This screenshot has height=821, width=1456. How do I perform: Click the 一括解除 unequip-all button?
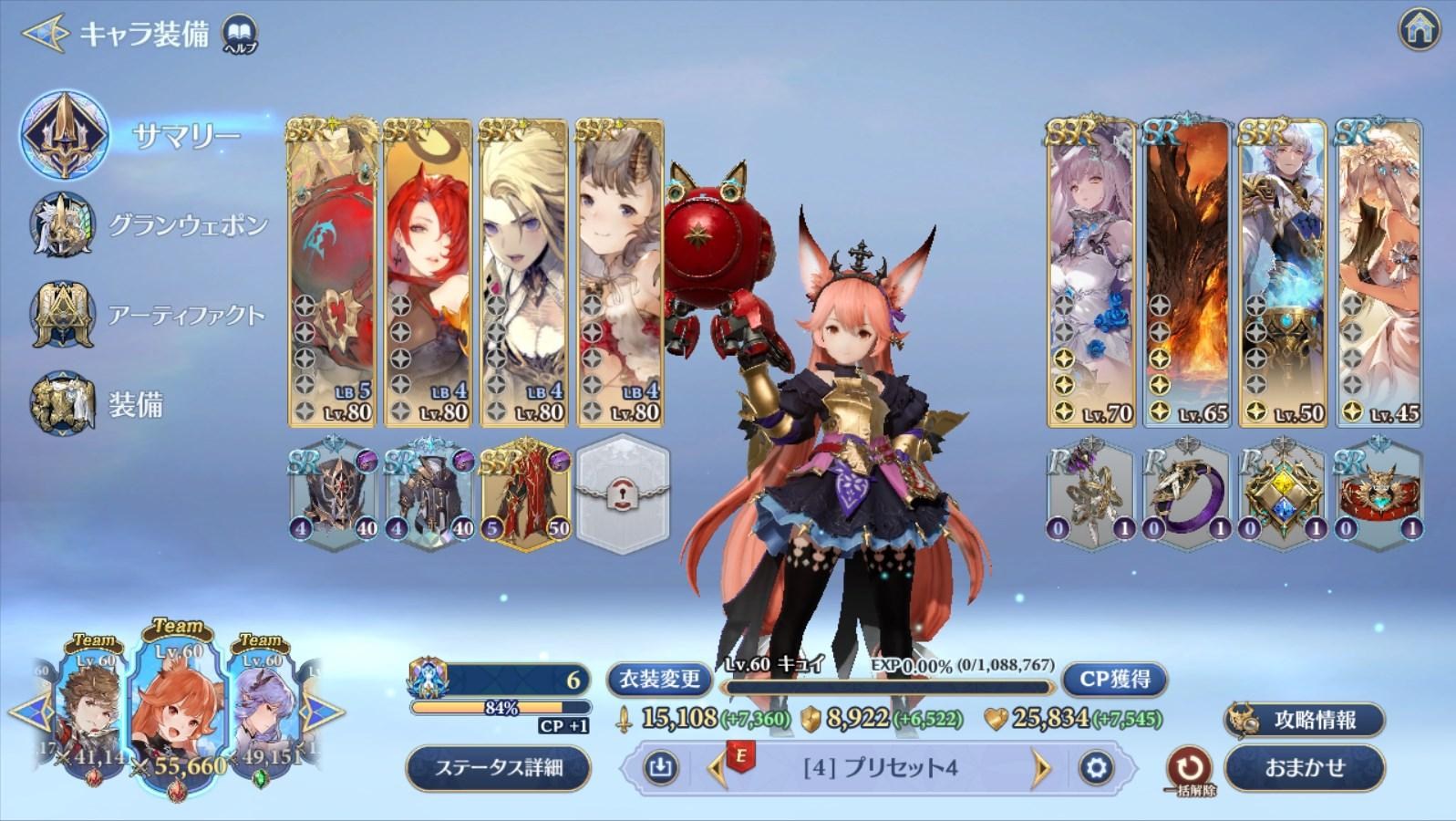pyautogui.click(x=1189, y=771)
